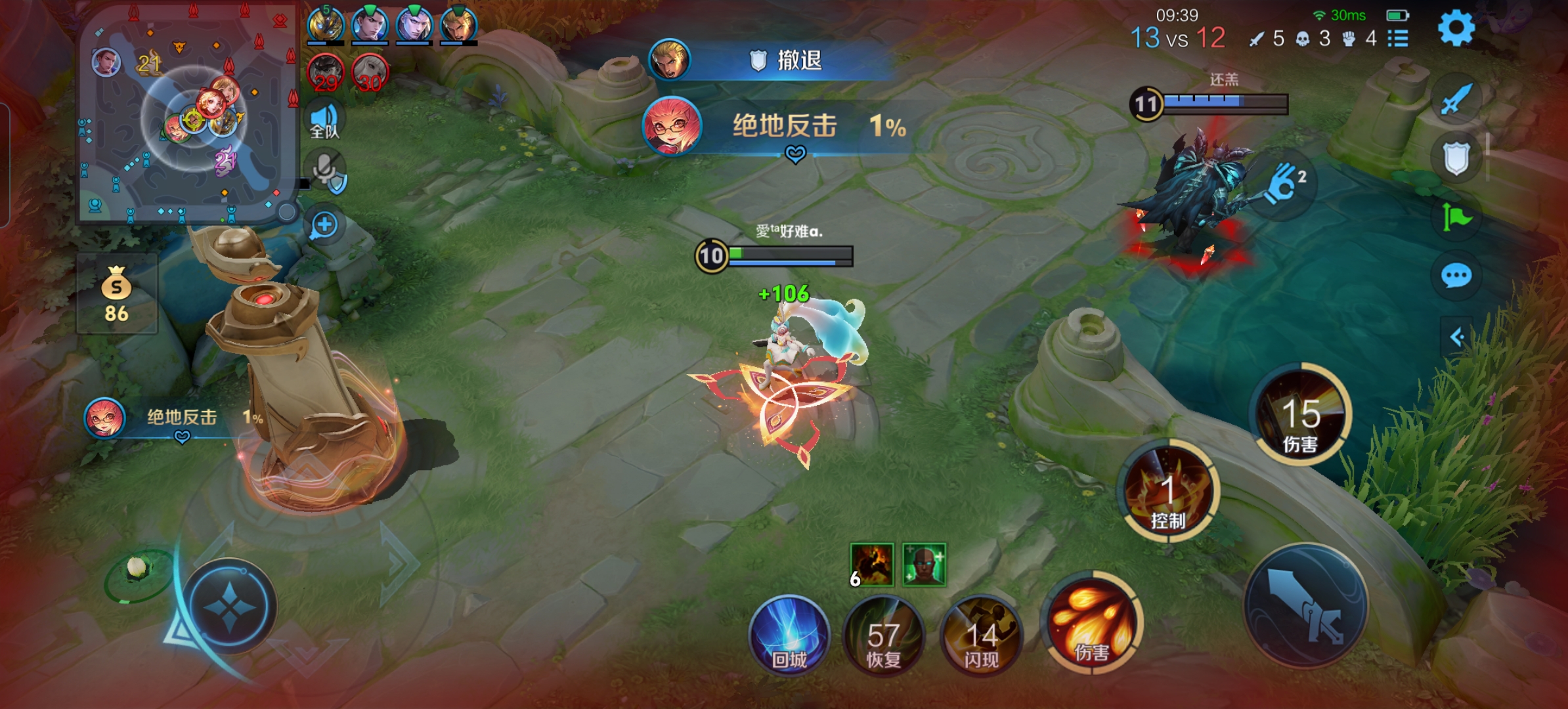Toggle the 全队 team speaker
The image size is (1568, 709).
[x=325, y=120]
